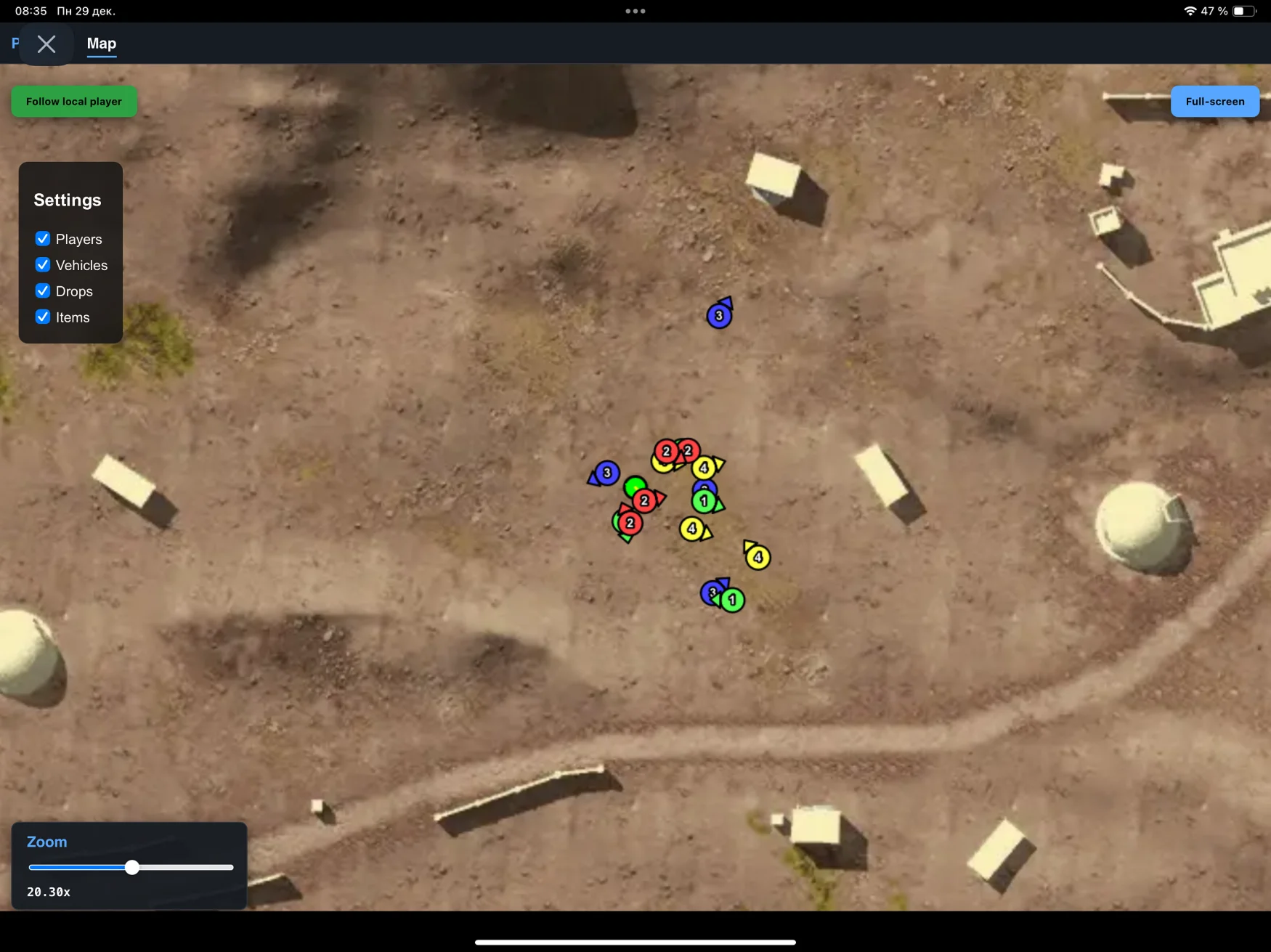Screen dimensions: 1271x952
Task: Select the rightmost red marker 2 at the cluster top
Action: [688, 450]
